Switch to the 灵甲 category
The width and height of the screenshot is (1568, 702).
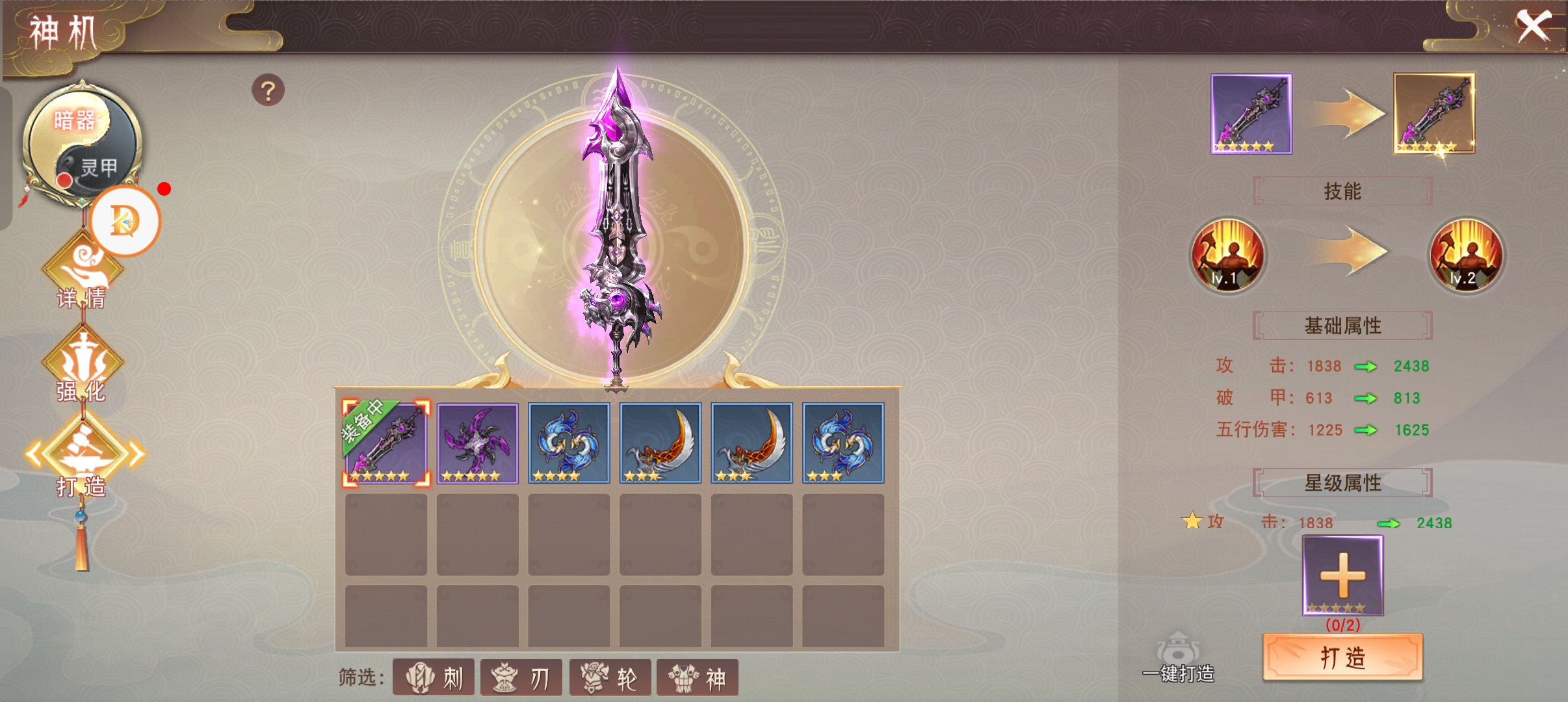pyautogui.click(x=98, y=168)
